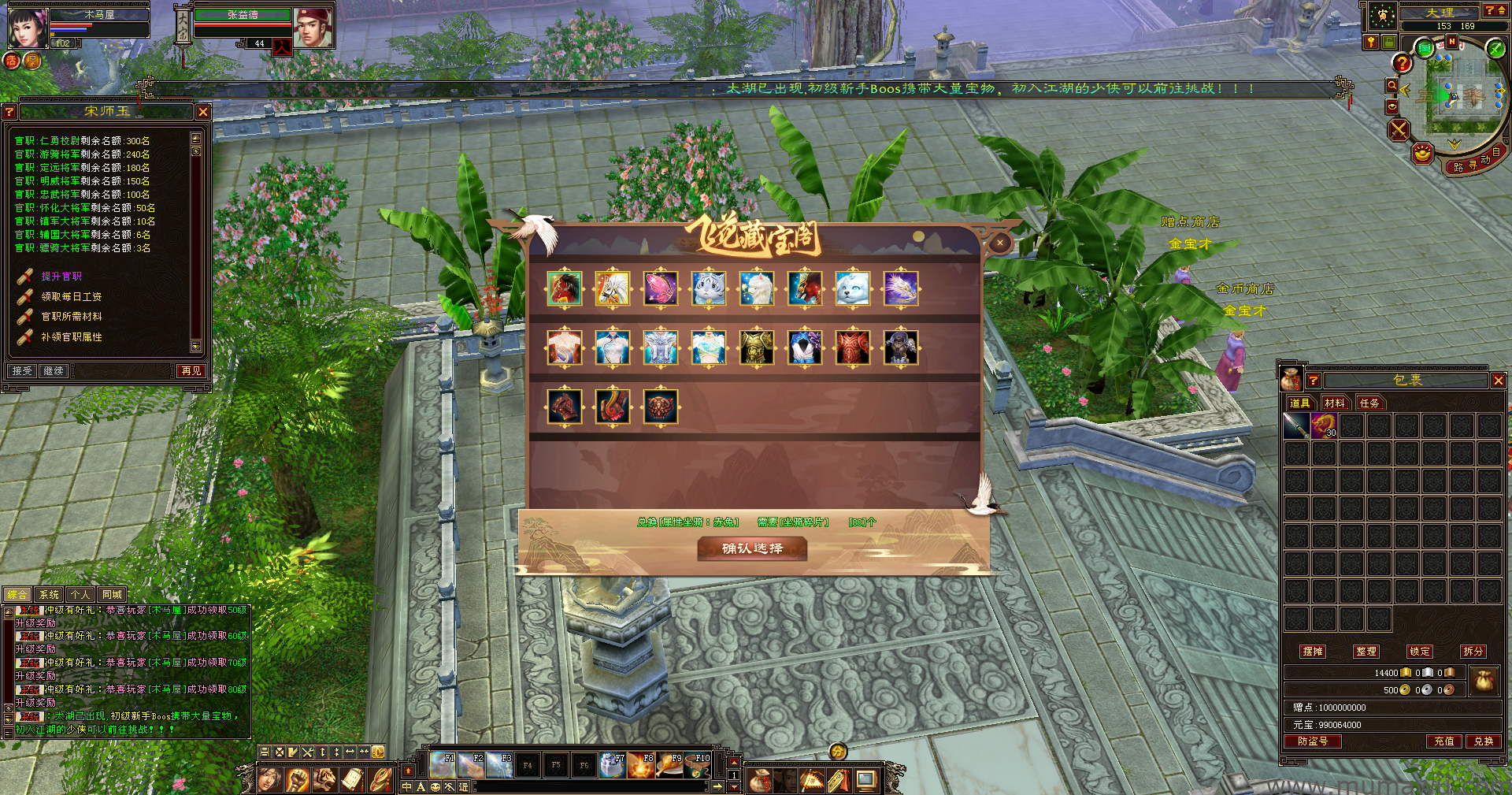Viewport: 1512px width, 795px height.
Task: Open 官职所需材料 dialogue option
Action: [71, 317]
